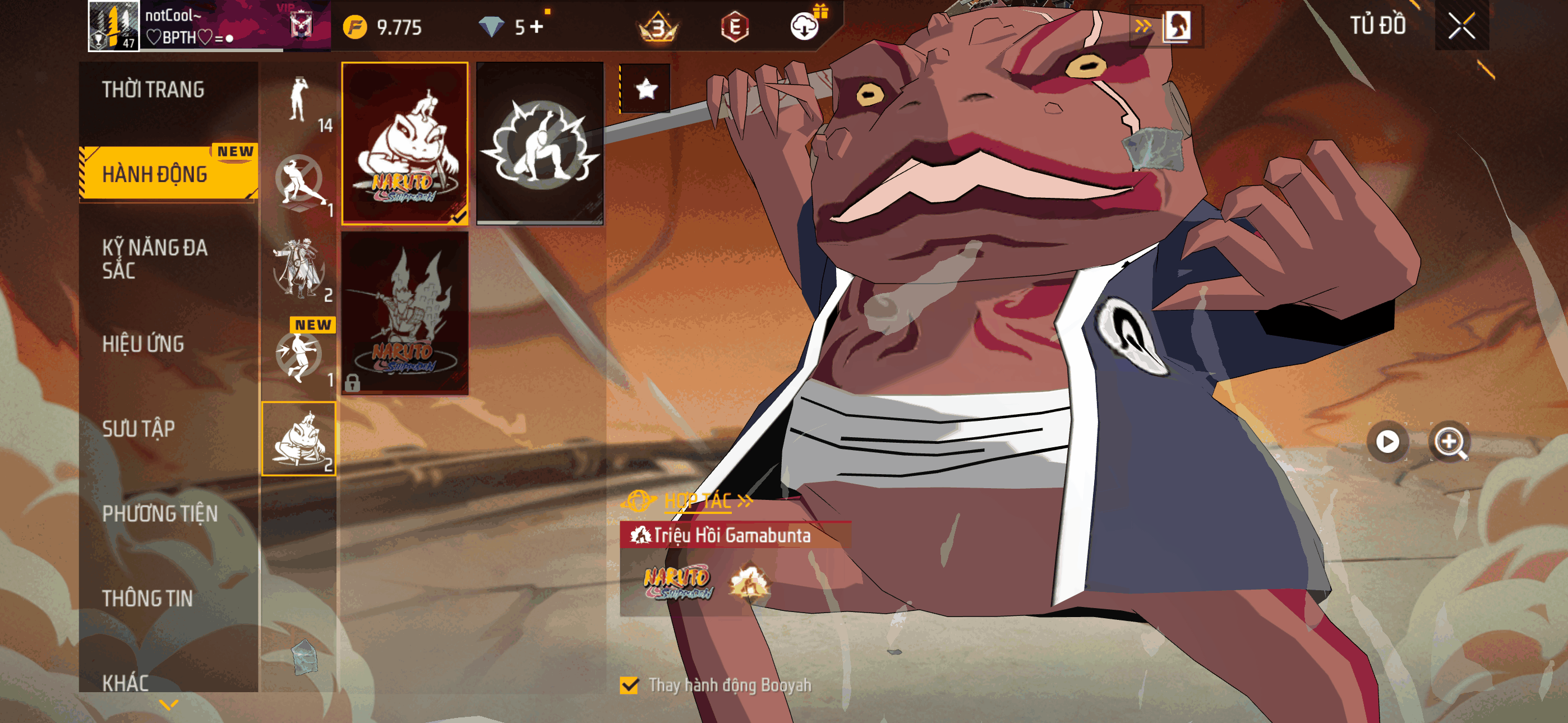
Task: Select the locked Naruto flame emote card
Action: click(x=405, y=313)
